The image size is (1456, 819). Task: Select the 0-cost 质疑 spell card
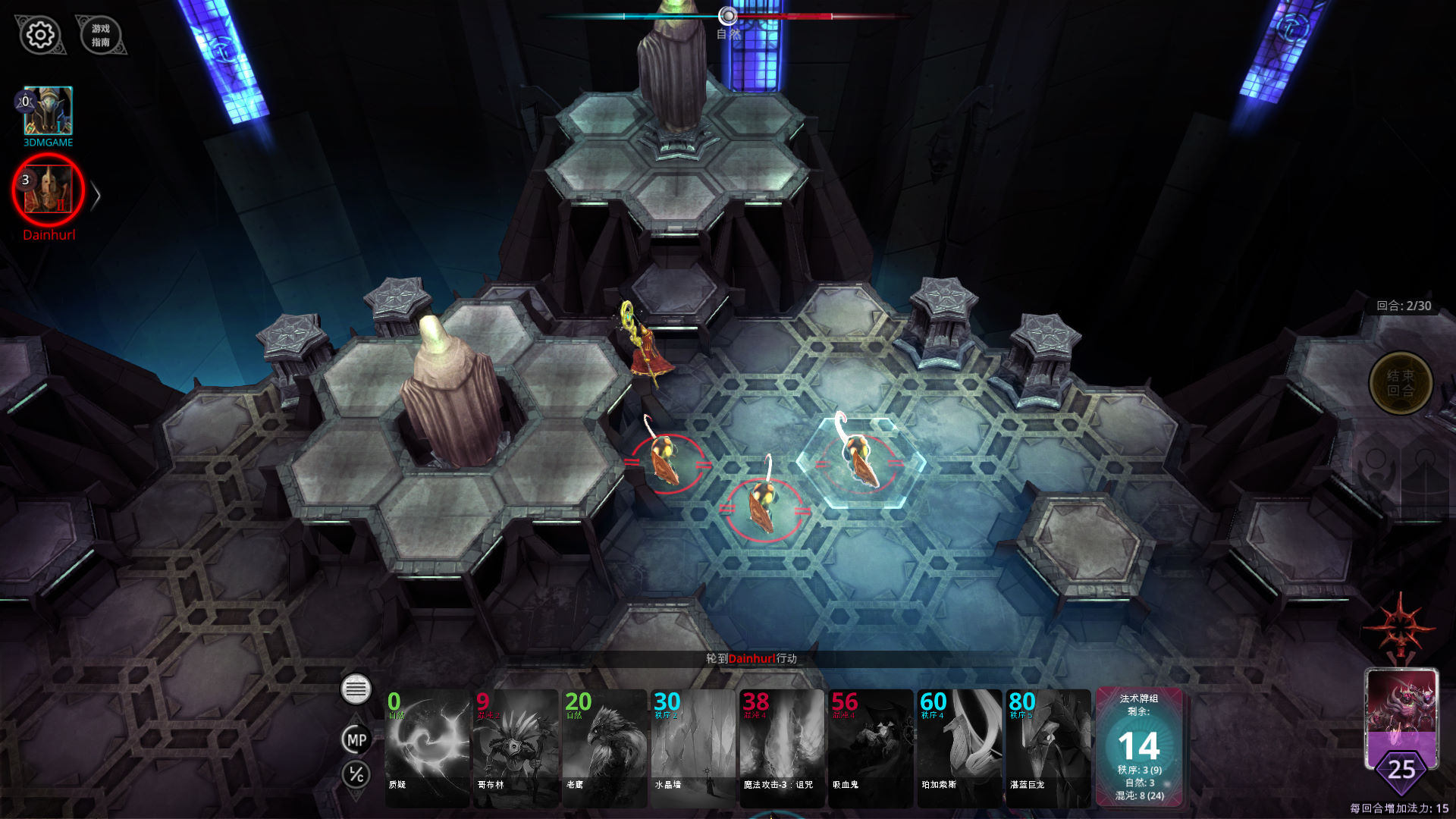point(427,747)
